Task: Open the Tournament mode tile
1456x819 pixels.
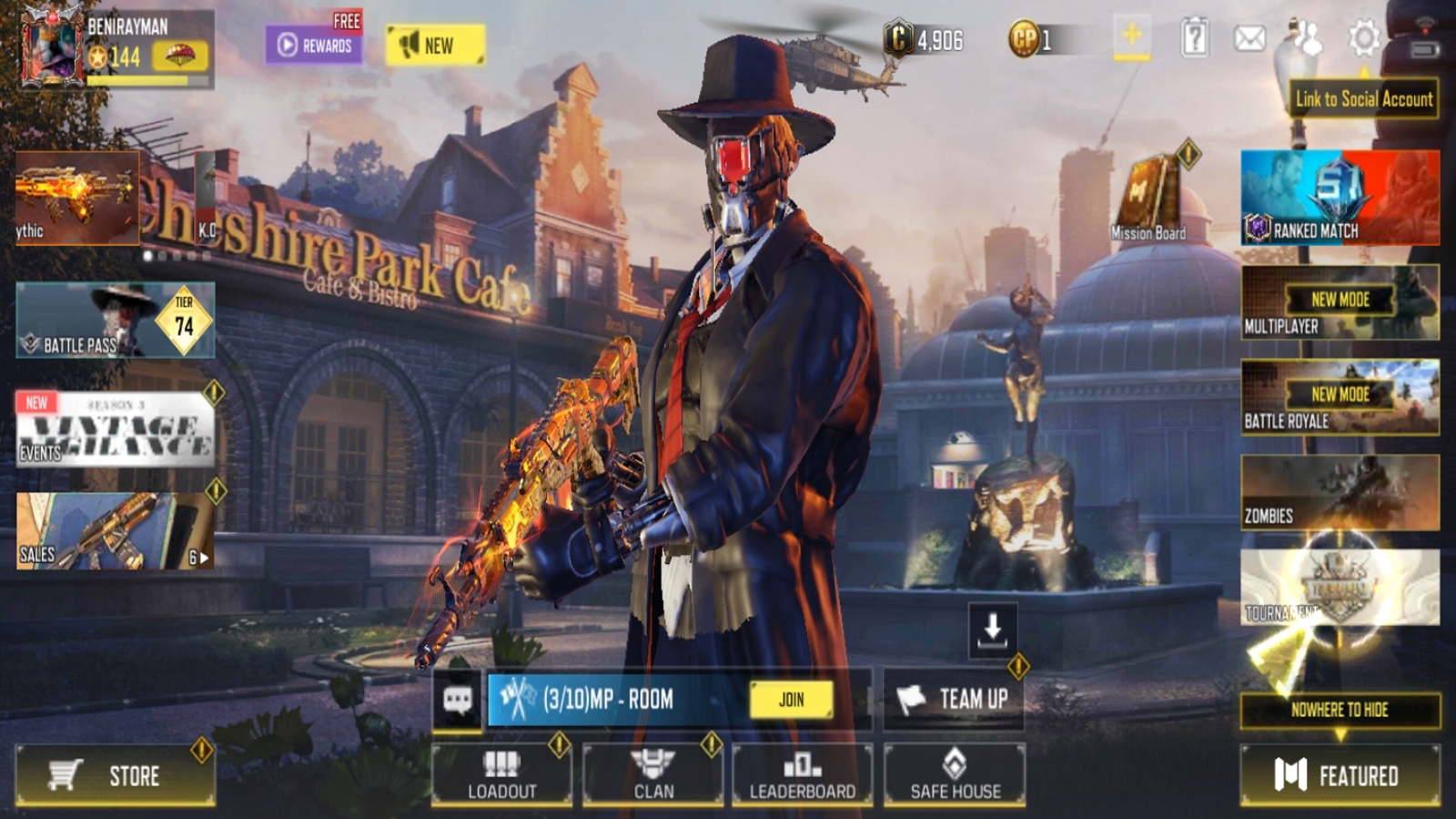Action: [x=1340, y=587]
